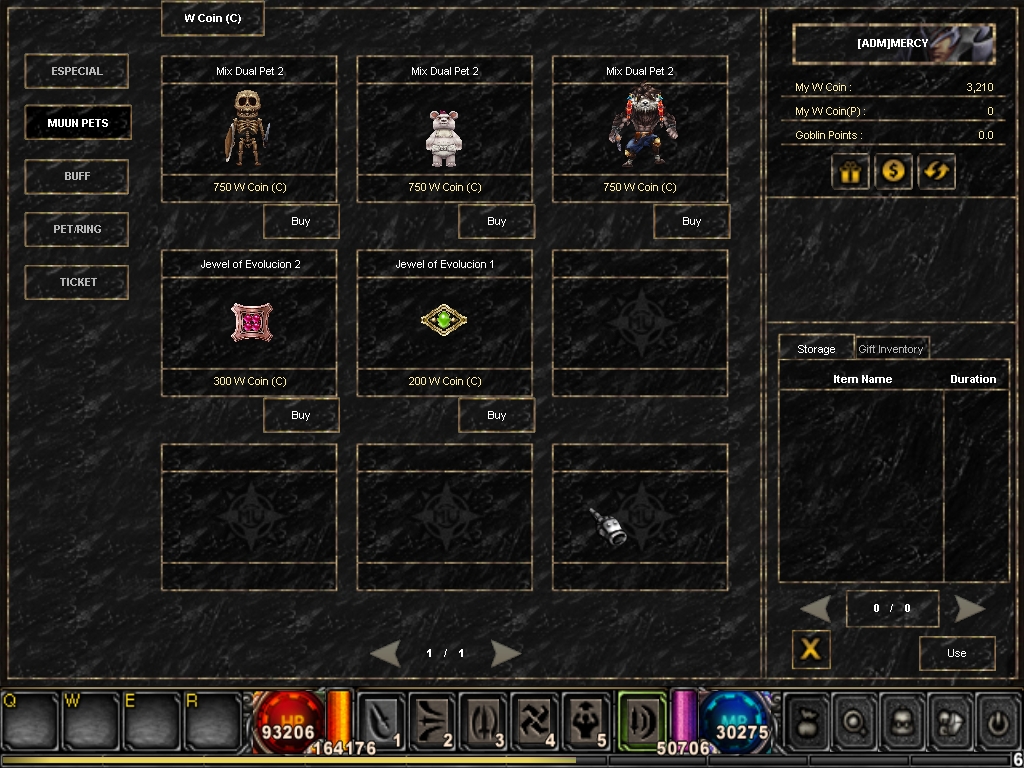Buy Jewel of Evolucion 1
1024x768 pixels.
pyautogui.click(x=496, y=415)
